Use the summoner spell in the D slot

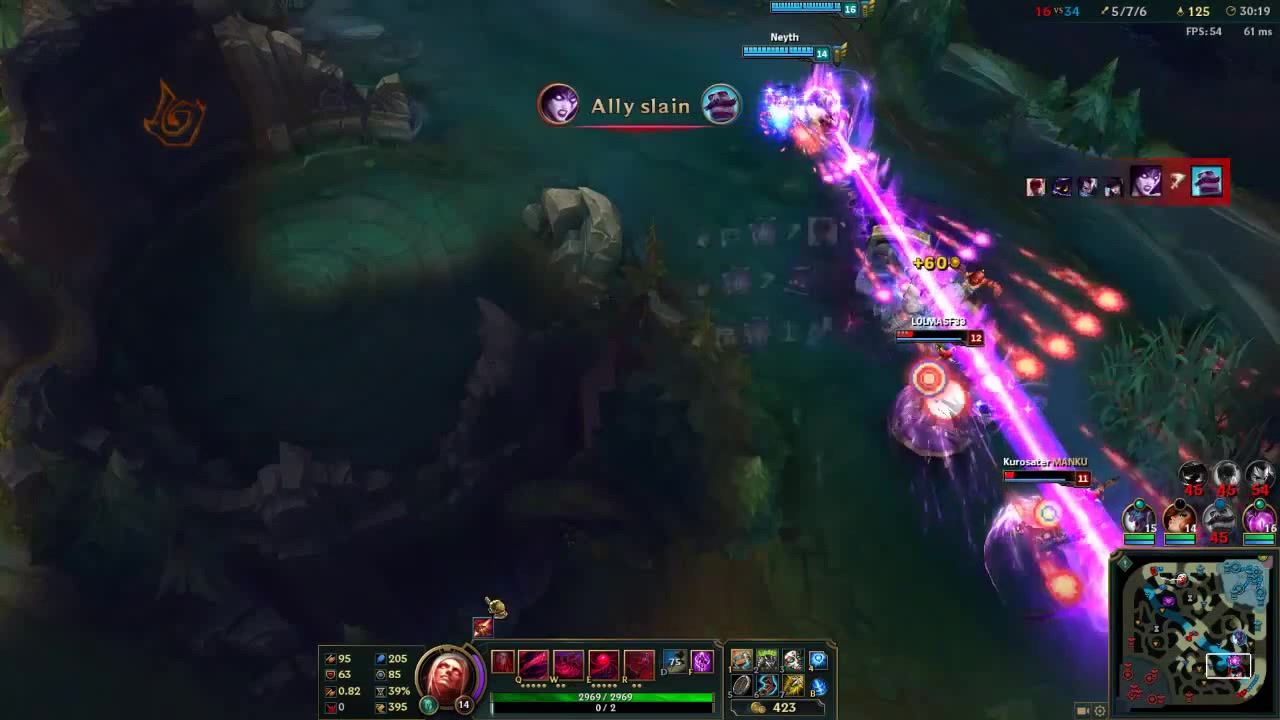click(674, 661)
